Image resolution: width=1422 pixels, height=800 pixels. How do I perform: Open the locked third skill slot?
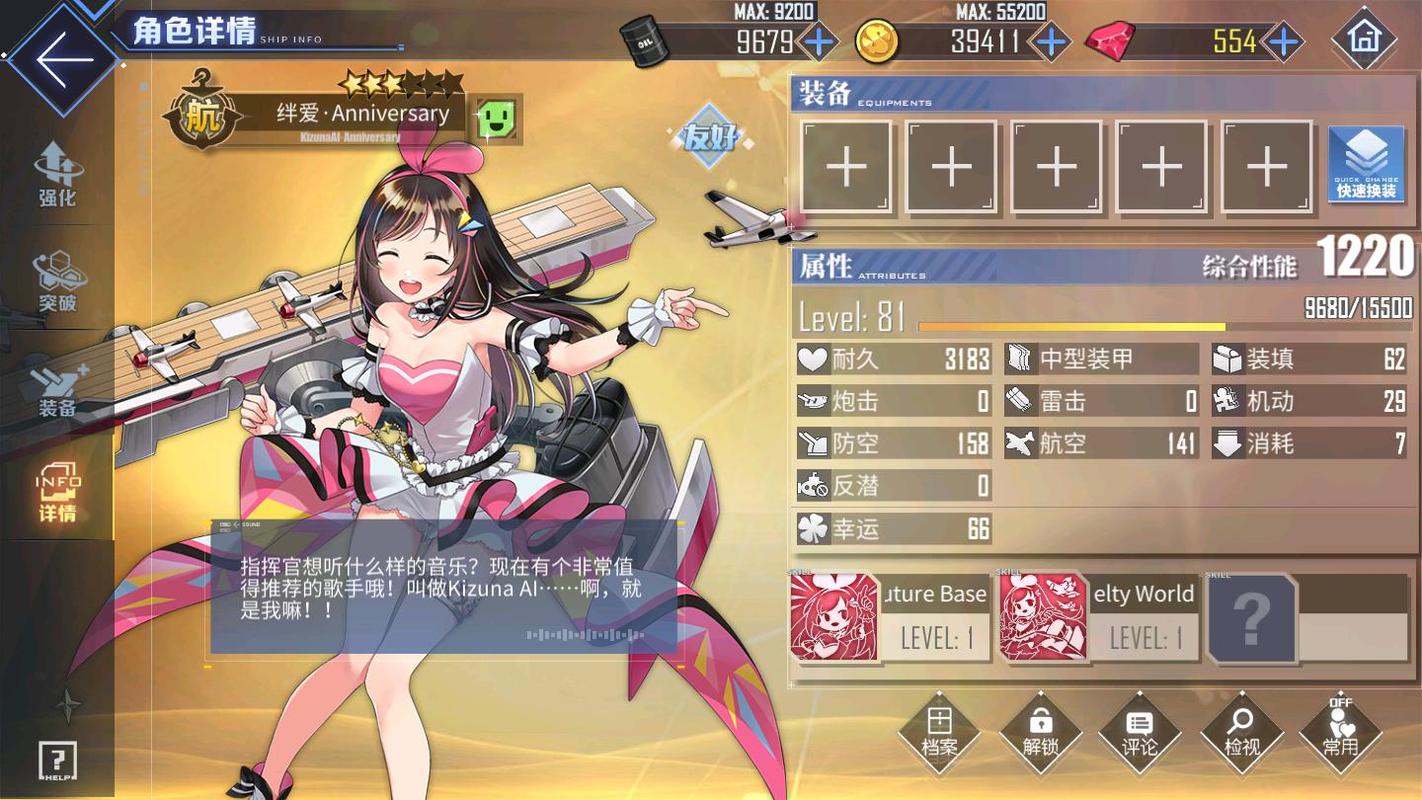[x=1251, y=618]
